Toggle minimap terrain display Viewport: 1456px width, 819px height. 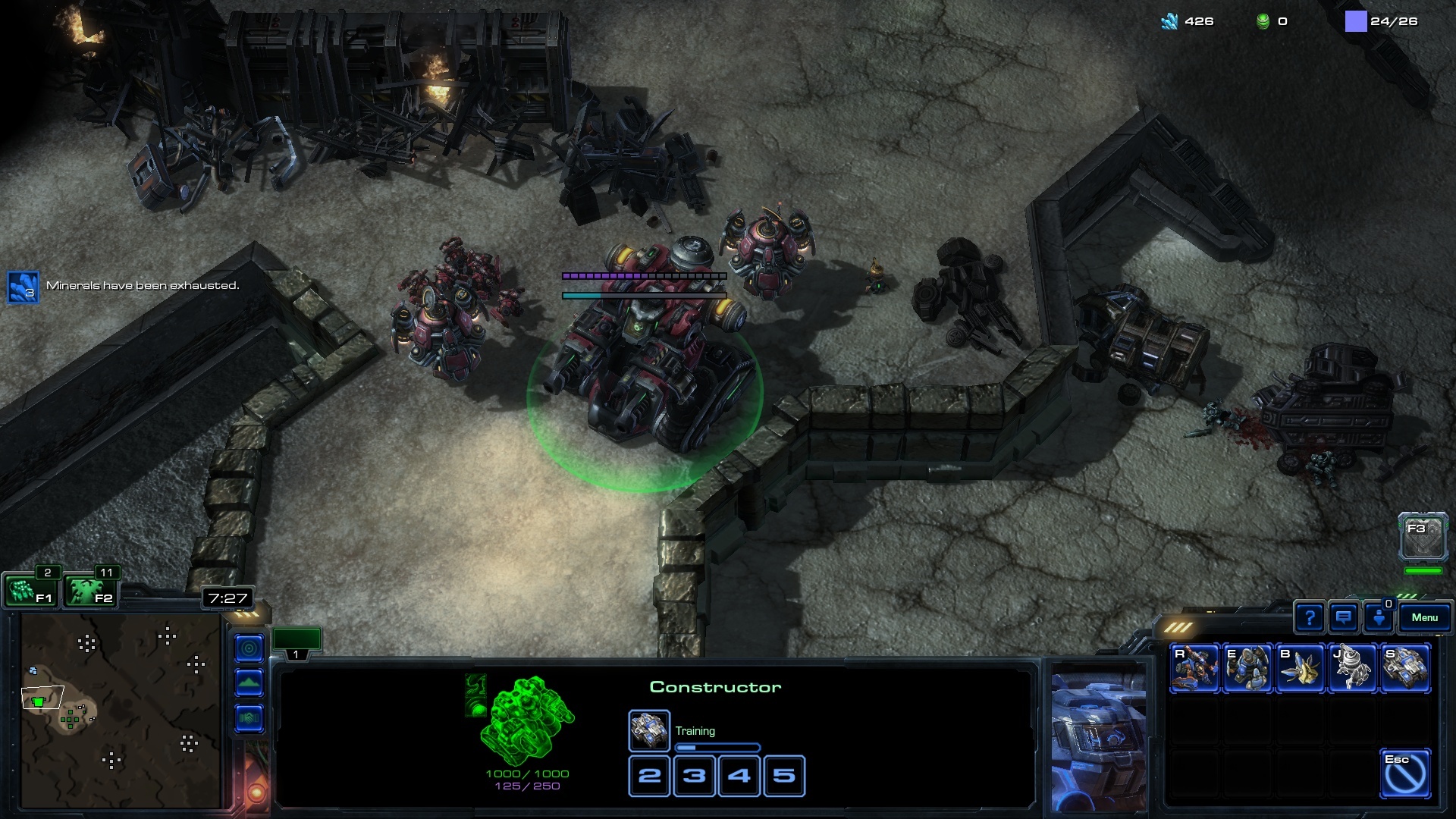point(249,683)
